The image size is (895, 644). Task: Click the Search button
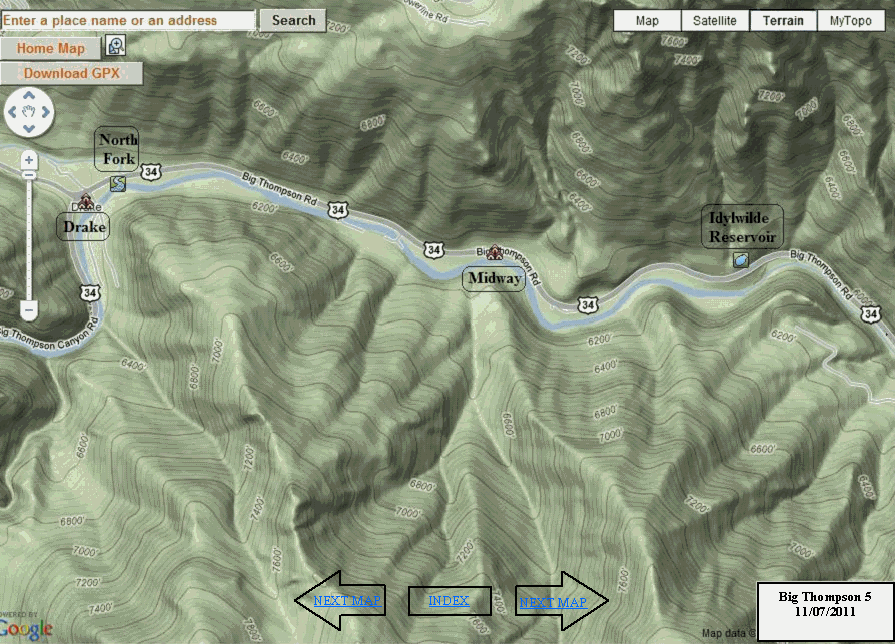click(293, 20)
